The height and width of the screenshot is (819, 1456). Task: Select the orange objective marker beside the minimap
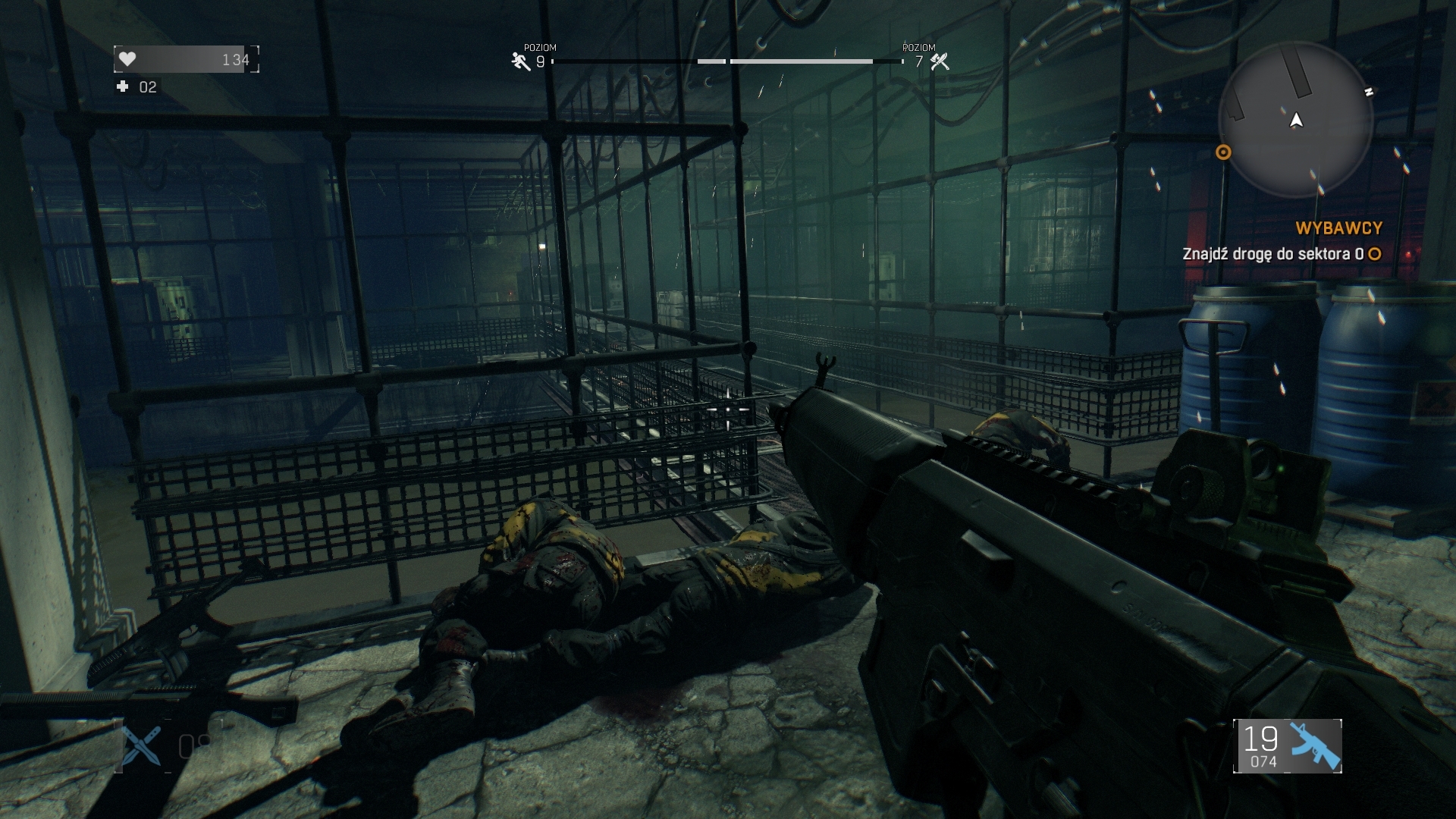[1222, 152]
